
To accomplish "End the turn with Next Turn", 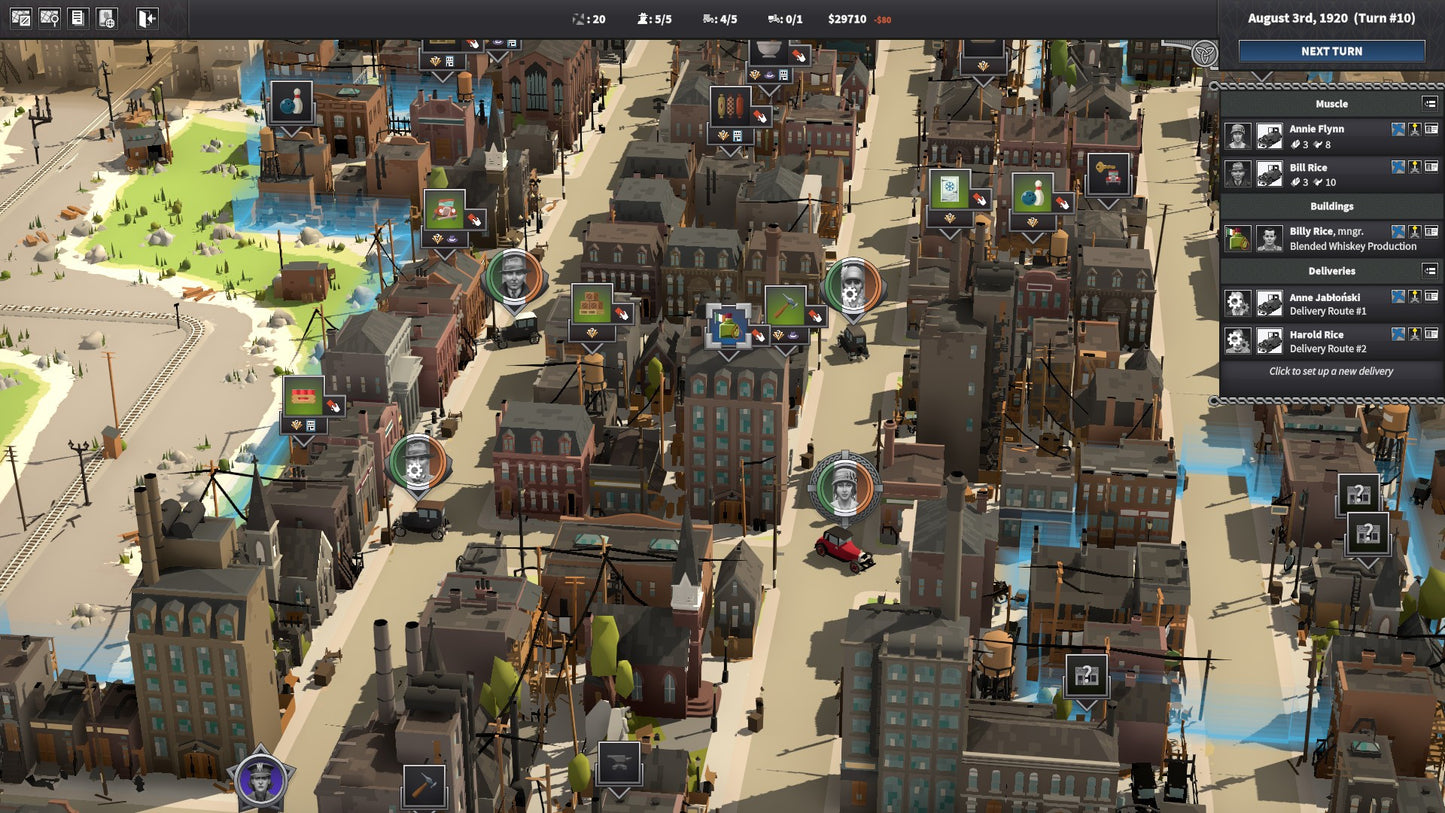I will click(x=1331, y=51).
